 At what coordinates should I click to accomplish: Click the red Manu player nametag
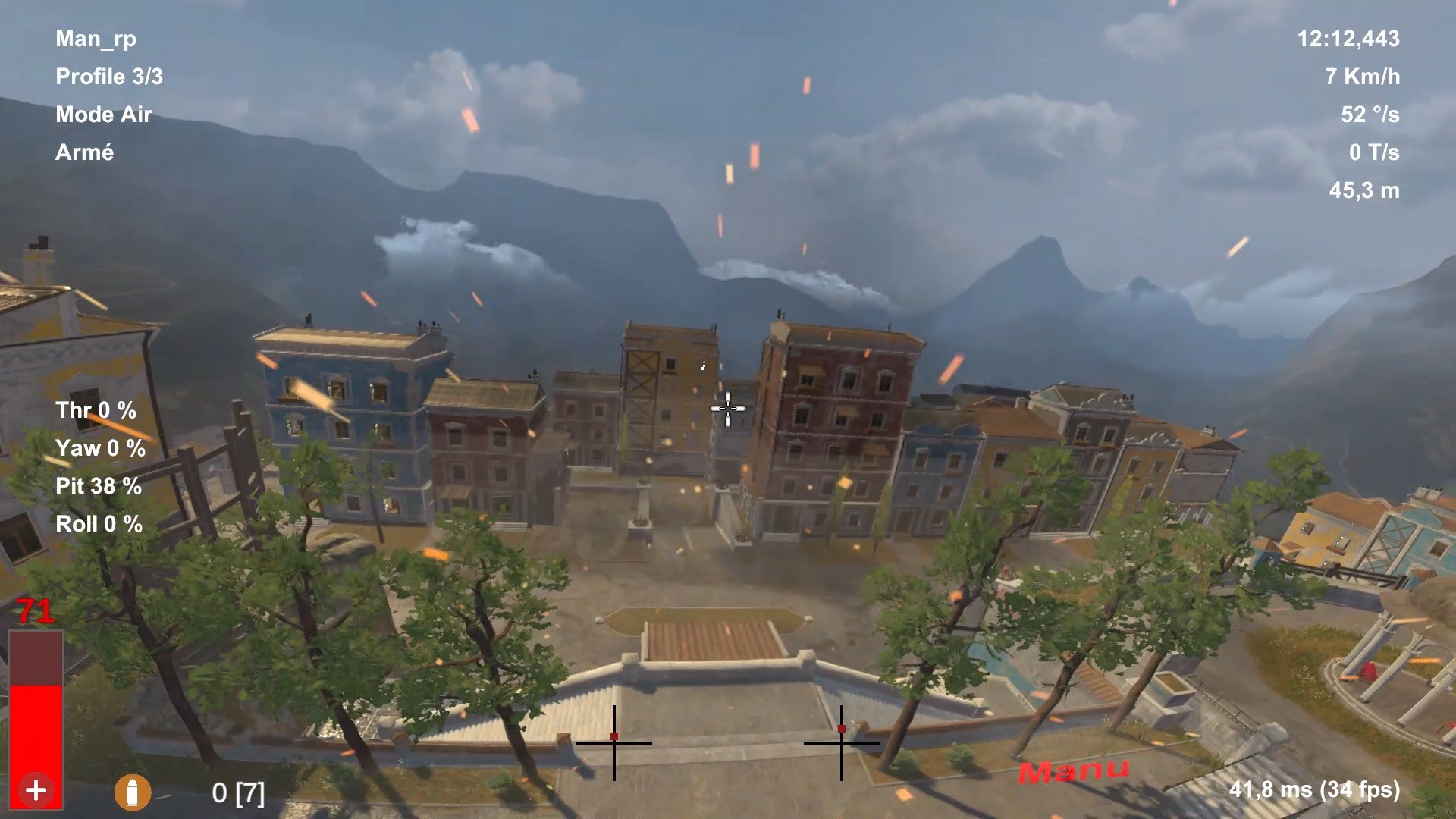pyautogui.click(x=1074, y=773)
